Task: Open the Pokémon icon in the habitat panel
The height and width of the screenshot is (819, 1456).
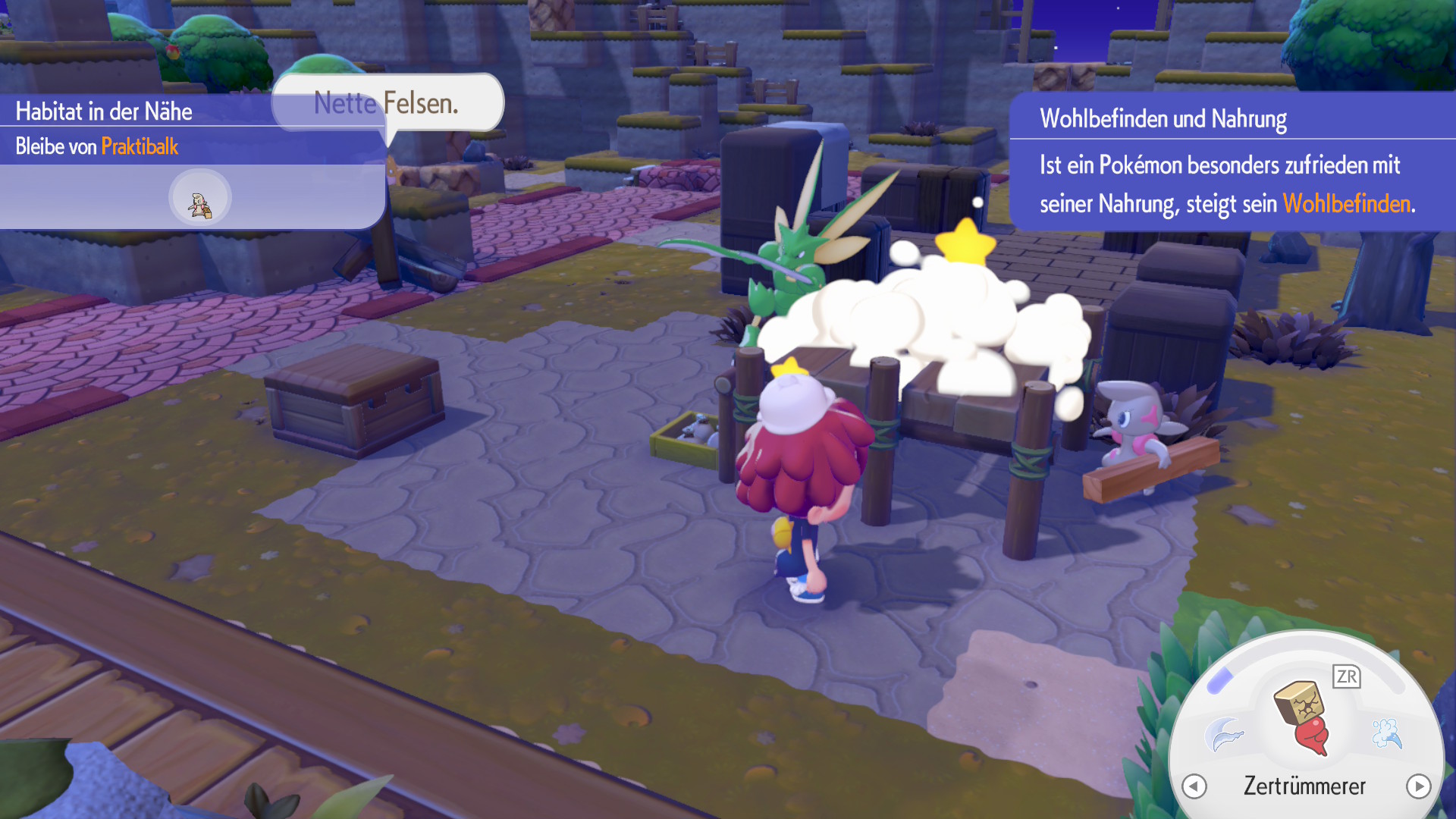Action: 200,199
